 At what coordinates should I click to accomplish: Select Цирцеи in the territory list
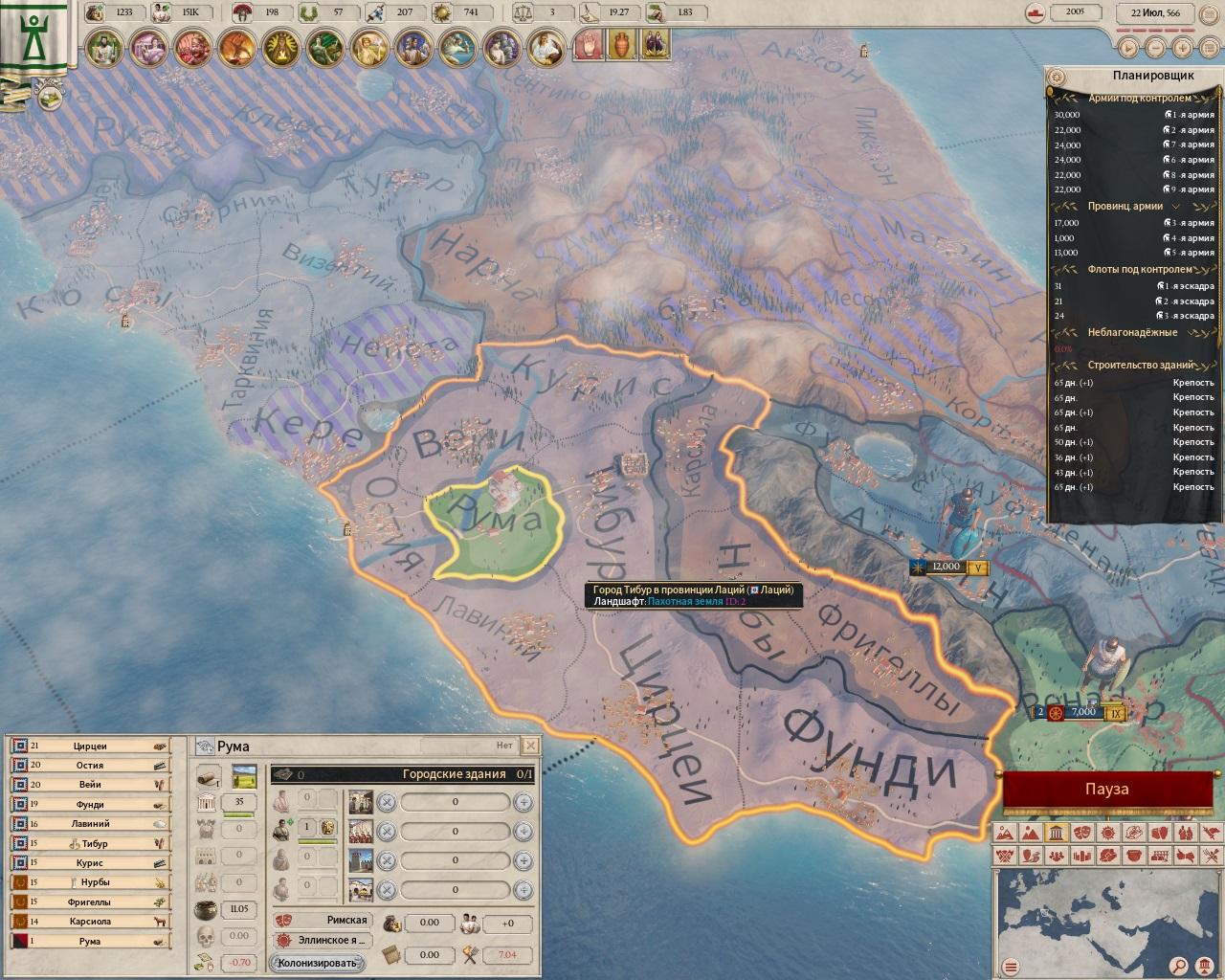(x=90, y=746)
